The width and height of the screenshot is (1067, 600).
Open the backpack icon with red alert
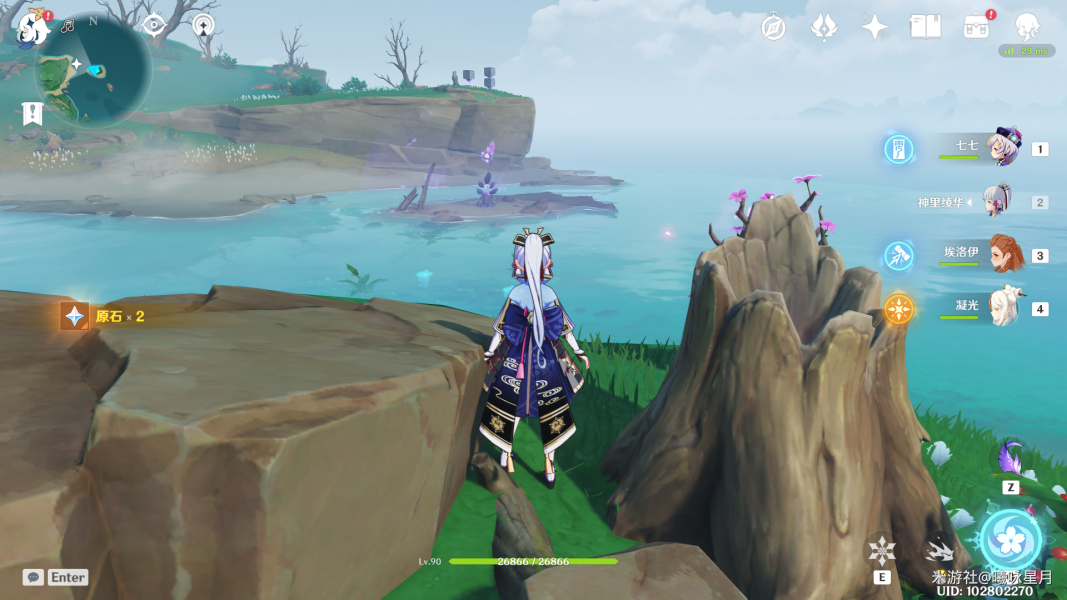click(977, 27)
